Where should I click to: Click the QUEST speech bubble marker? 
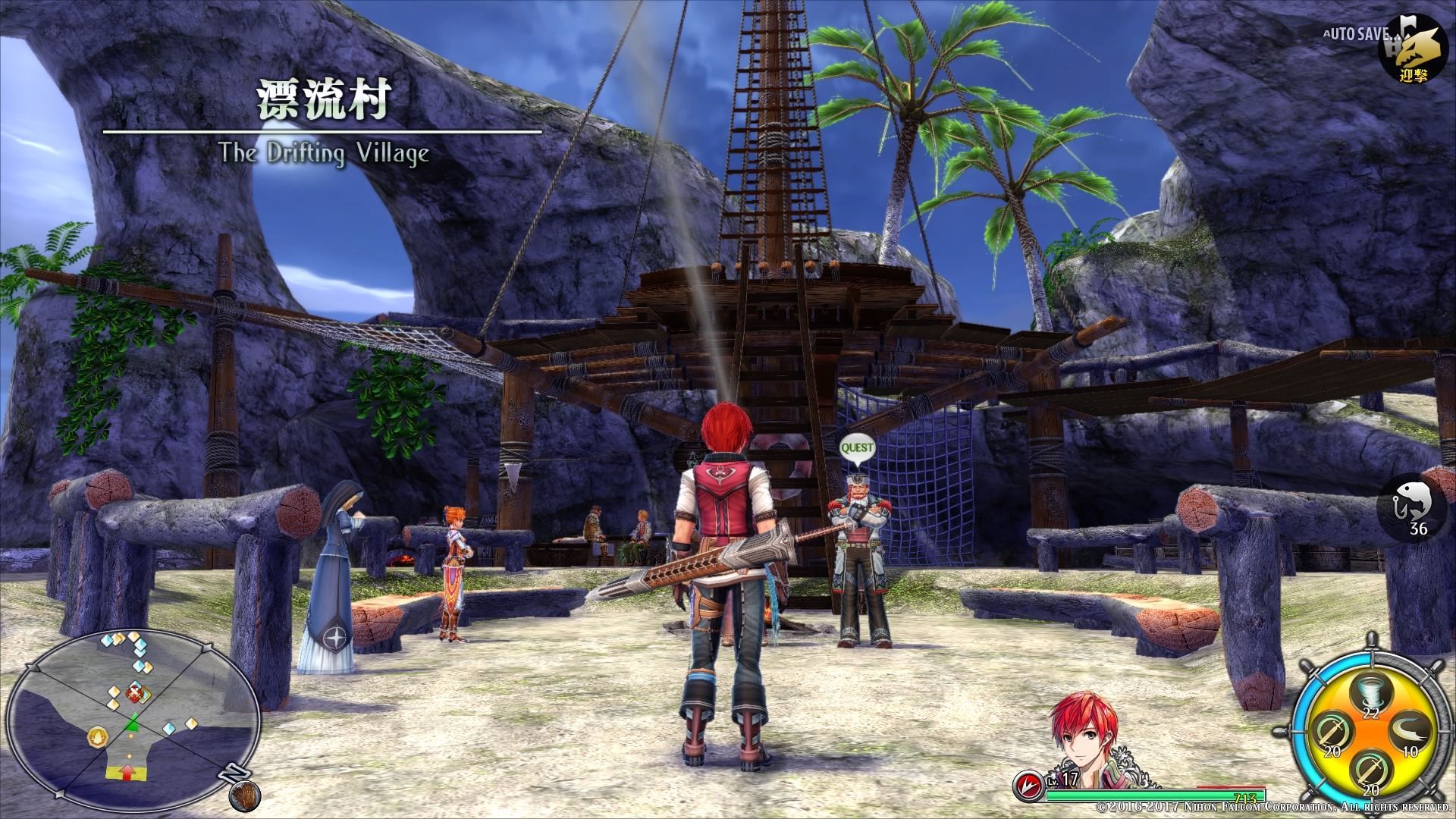click(x=857, y=449)
